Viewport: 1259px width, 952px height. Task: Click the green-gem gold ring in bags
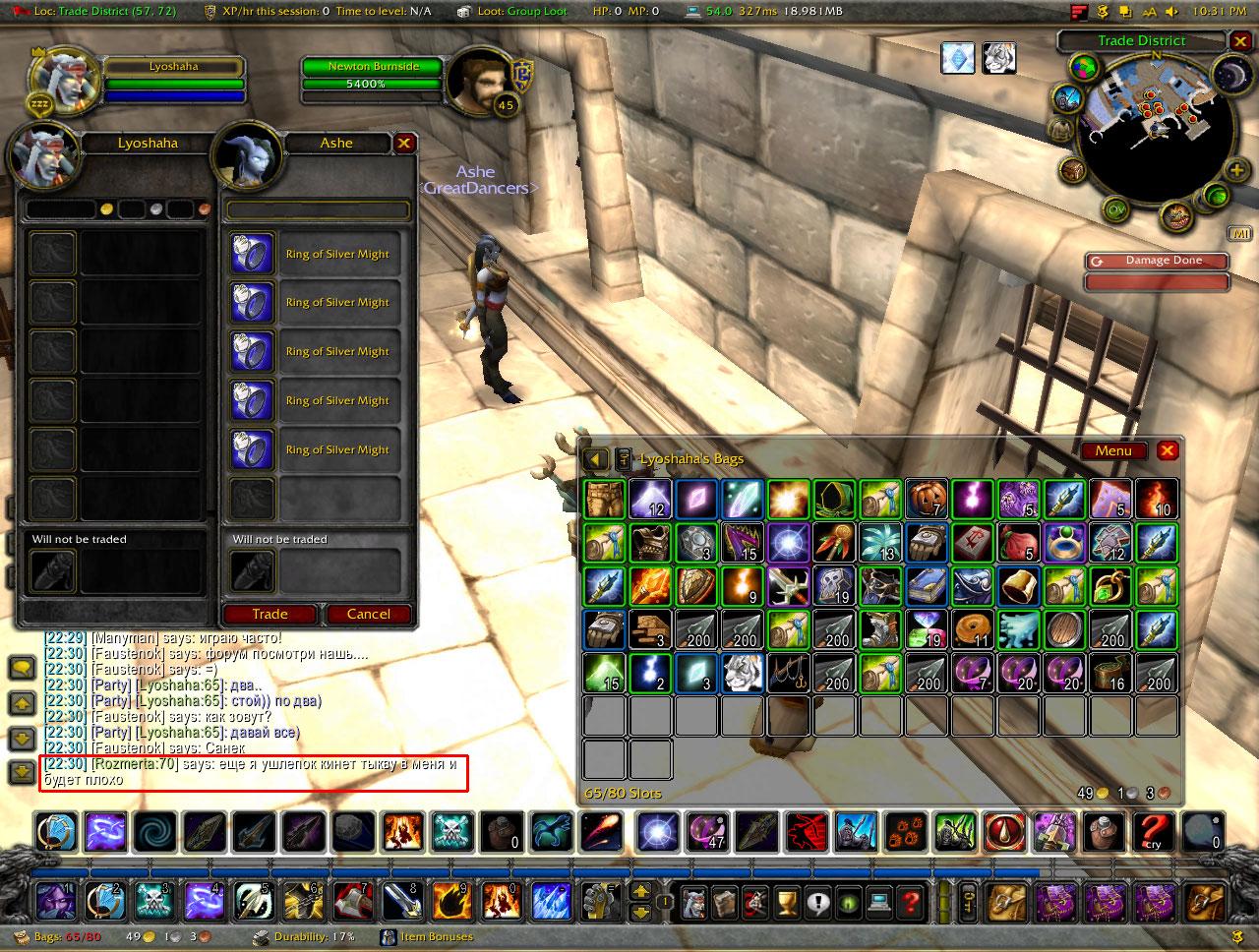[1065, 542]
